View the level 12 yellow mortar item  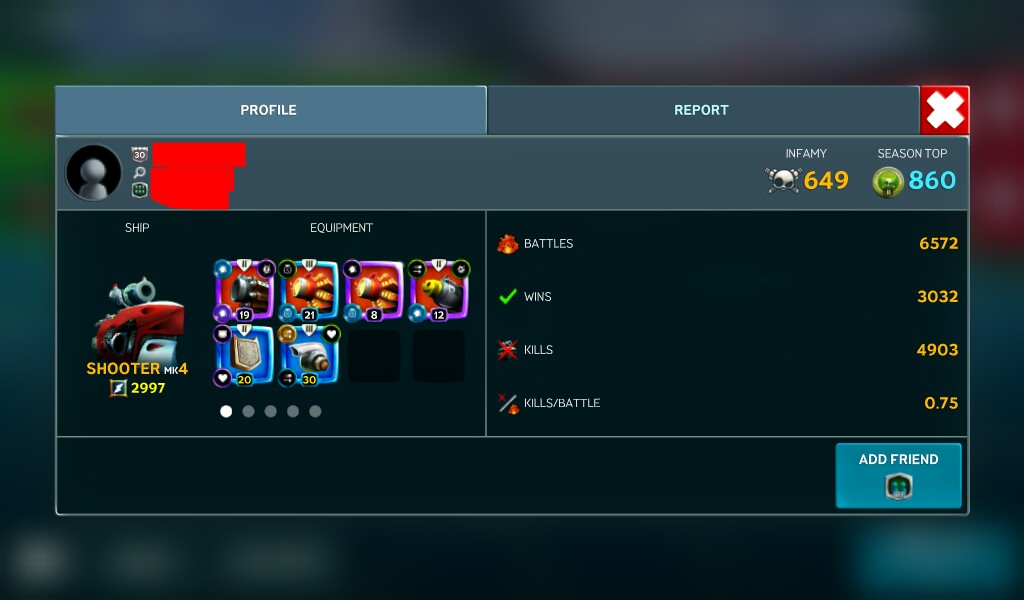pos(438,291)
